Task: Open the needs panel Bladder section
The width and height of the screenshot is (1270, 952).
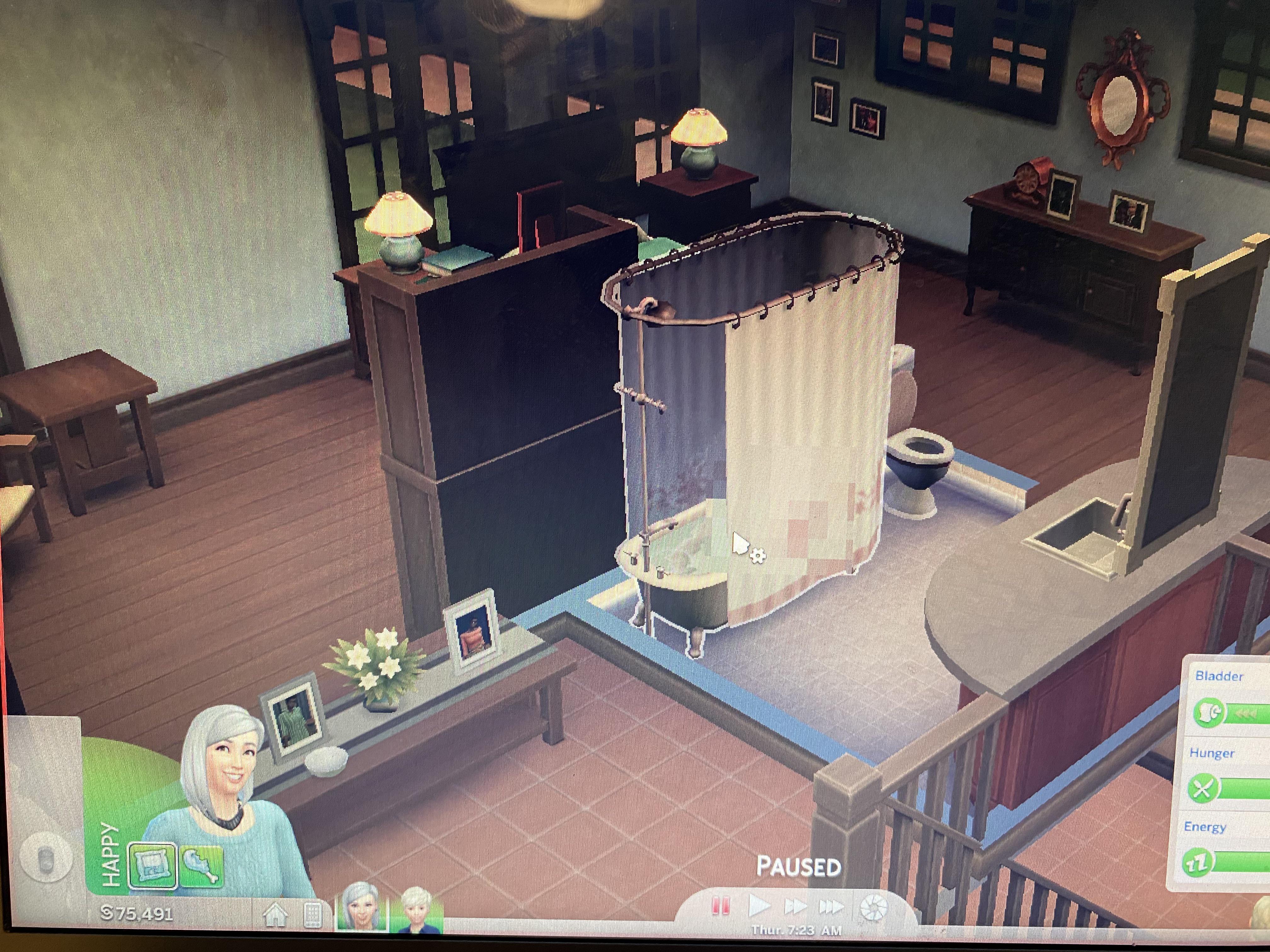Action: tap(1220, 675)
